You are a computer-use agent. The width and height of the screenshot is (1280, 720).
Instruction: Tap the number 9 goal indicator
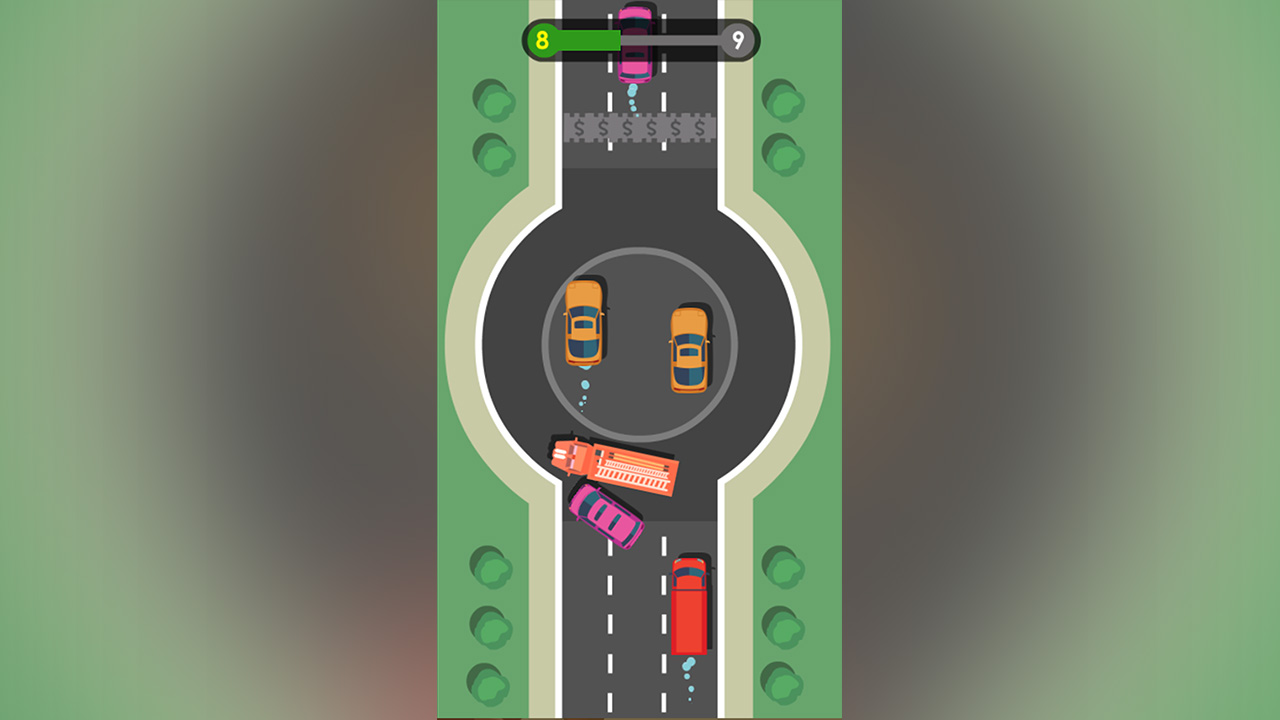(735, 40)
